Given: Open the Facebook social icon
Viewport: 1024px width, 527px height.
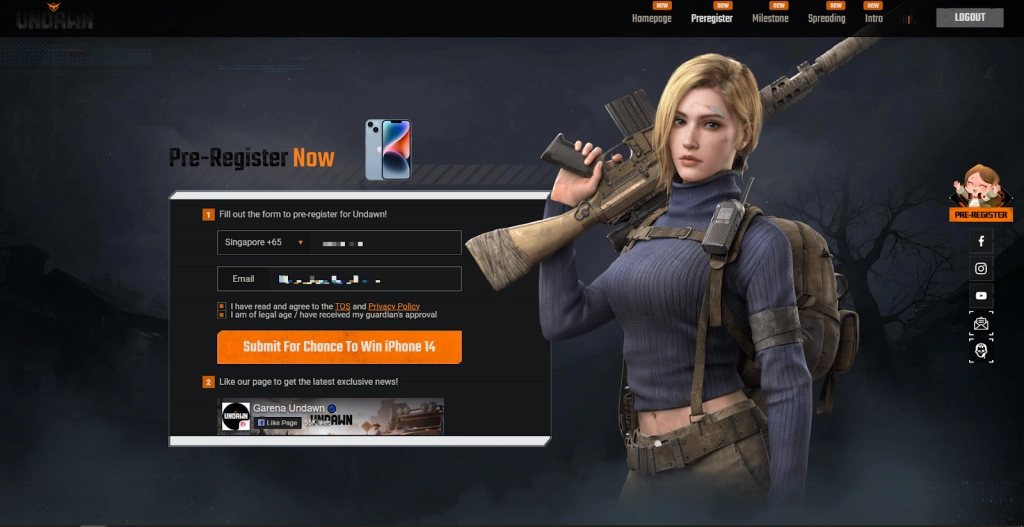Looking at the screenshot, I should [x=981, y=241].
